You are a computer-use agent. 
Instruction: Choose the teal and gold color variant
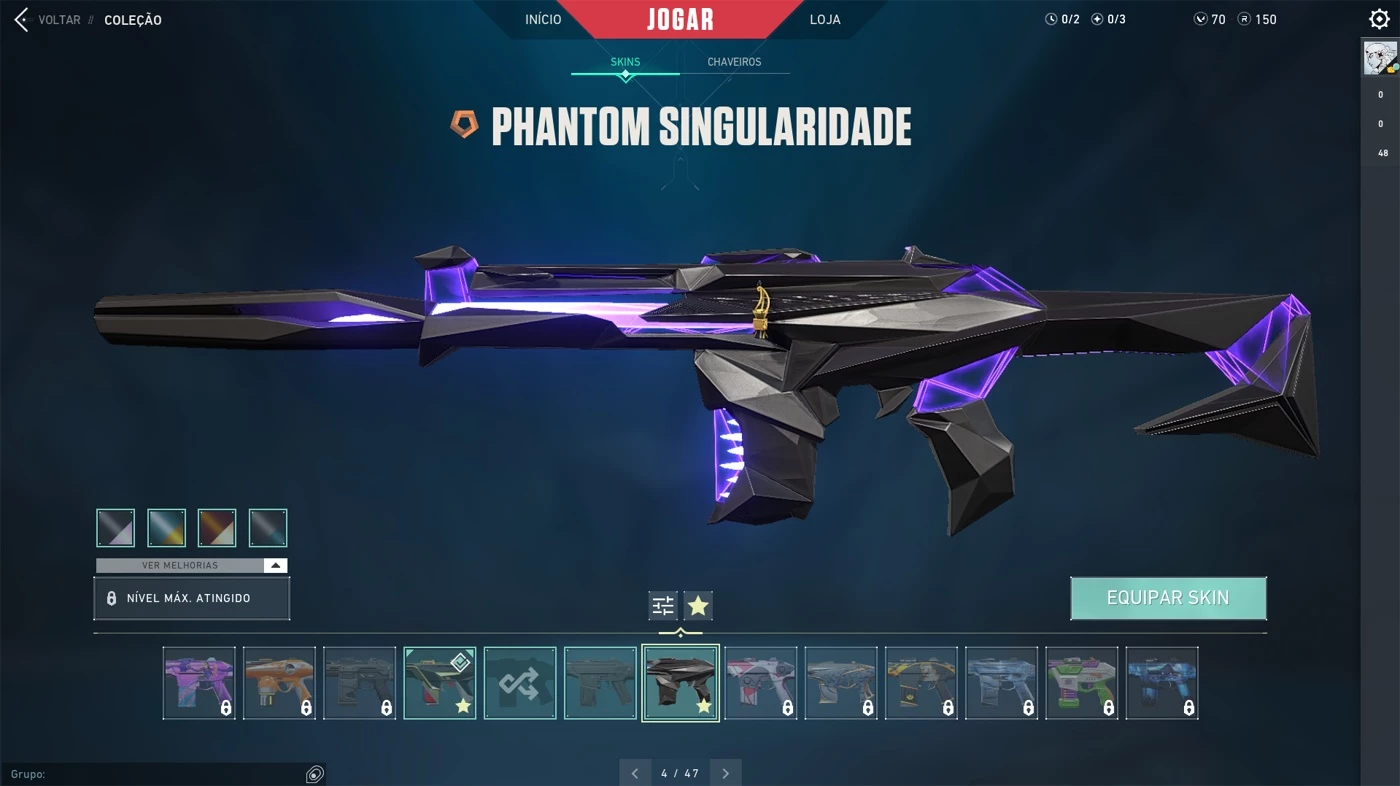tap(167, 528)
